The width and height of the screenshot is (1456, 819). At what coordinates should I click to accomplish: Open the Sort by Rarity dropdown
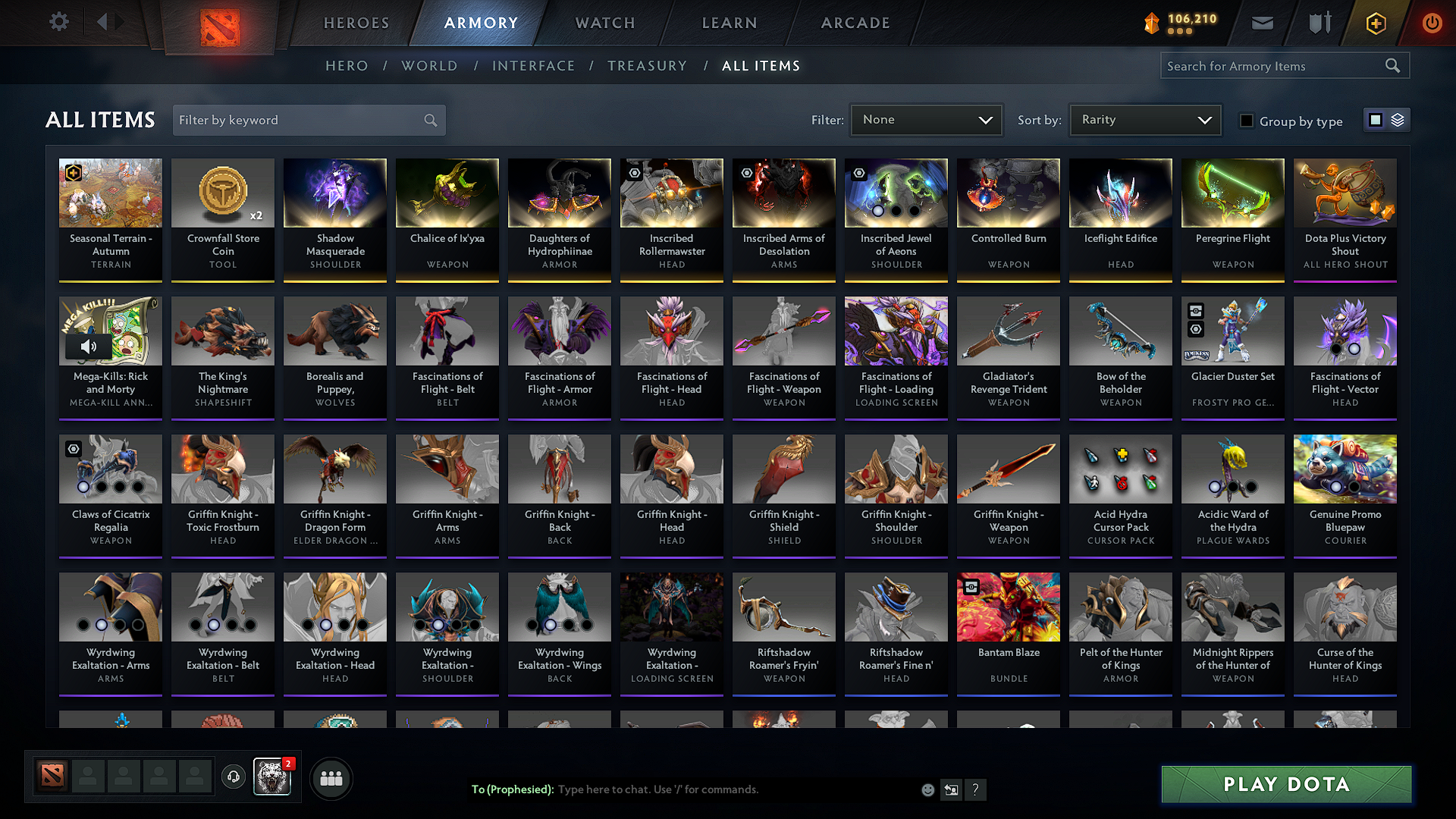click(1144, 119)
